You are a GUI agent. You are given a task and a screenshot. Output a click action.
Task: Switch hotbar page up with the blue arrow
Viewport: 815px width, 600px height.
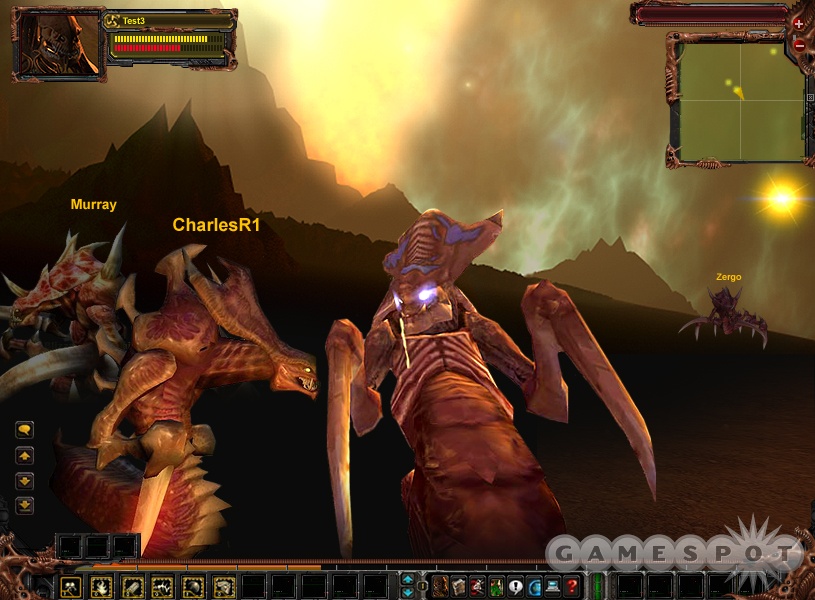(x=408, y=579)
